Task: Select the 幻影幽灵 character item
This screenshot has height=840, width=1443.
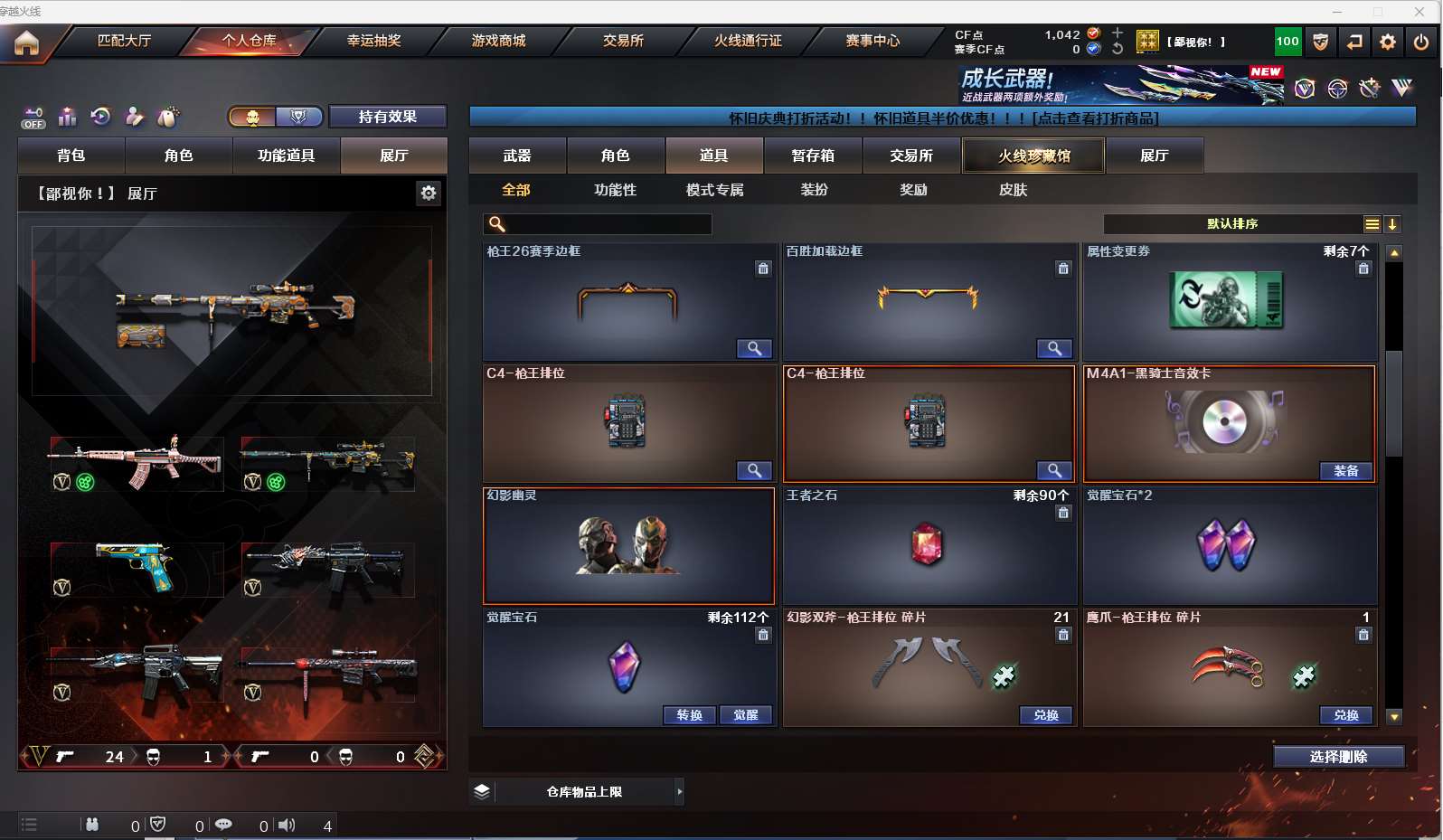Action: coord(629,545)
